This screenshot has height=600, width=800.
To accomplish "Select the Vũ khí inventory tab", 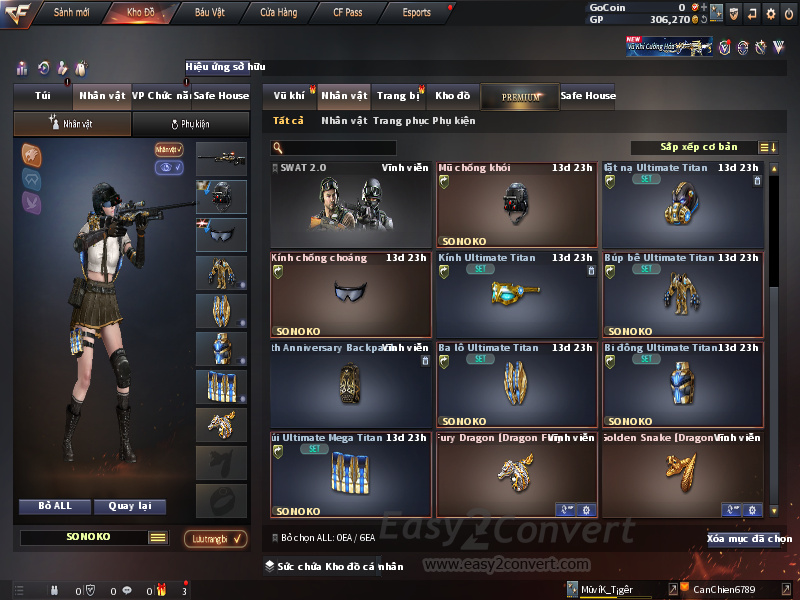I will (x=289, y=96).
